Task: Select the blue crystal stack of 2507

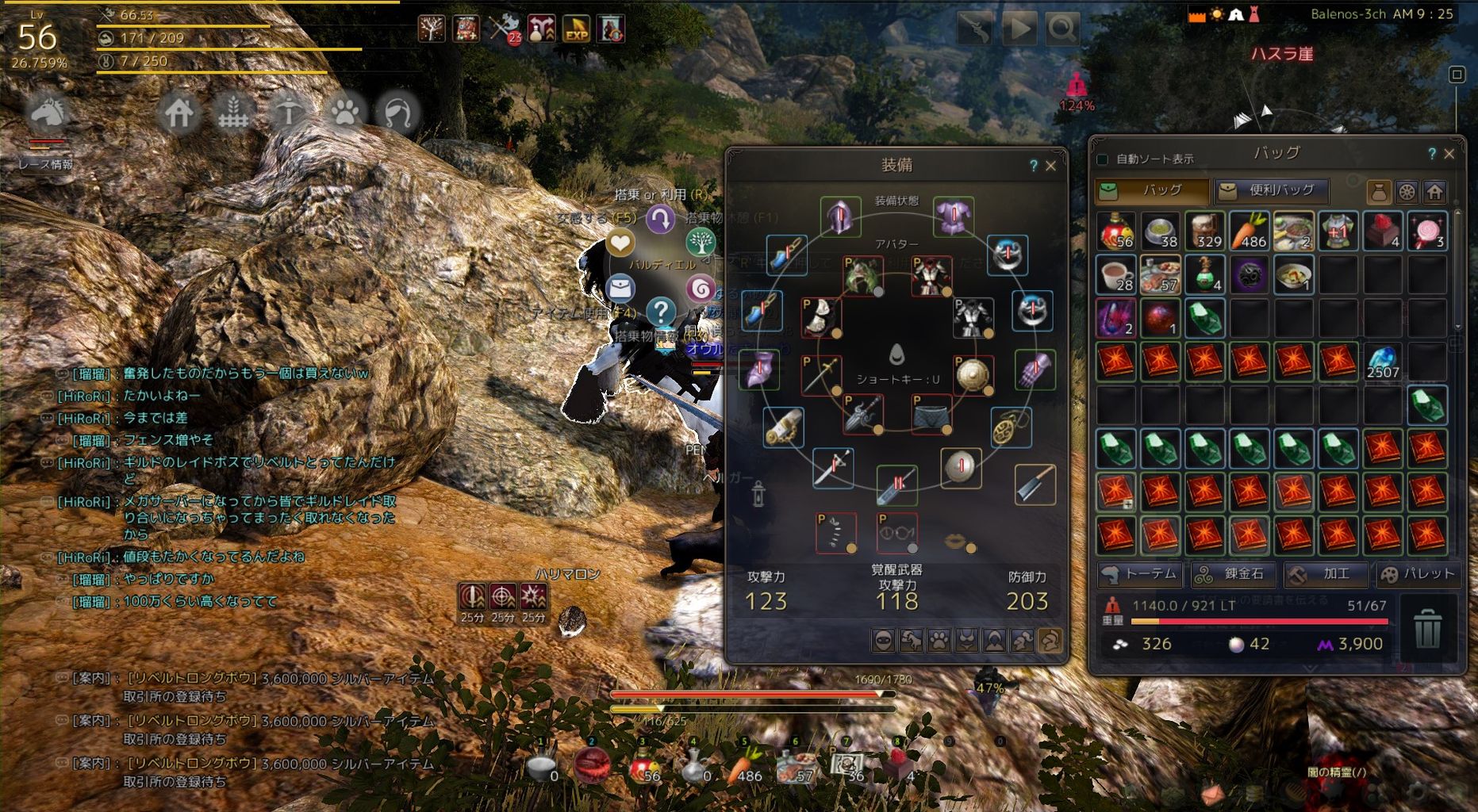Action: 1382,361
